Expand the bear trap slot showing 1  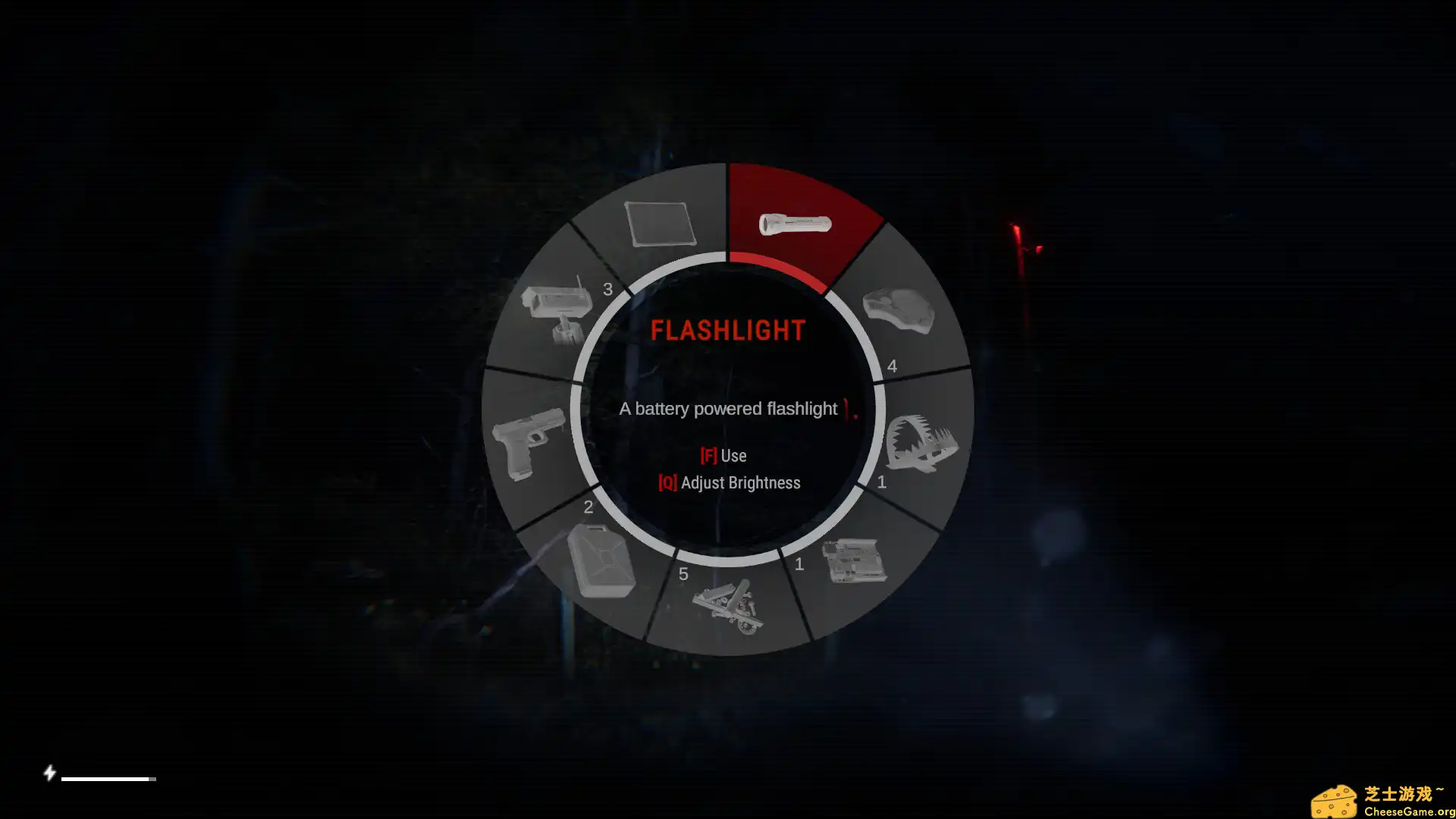coord(882,481)
